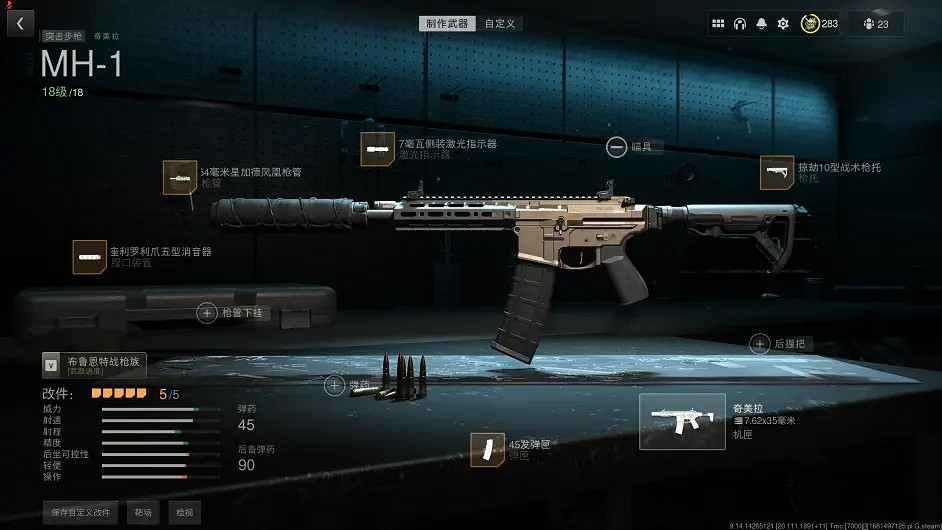Add an attachment to the 后握把 slot
The width and height of the screenshot is (942, 530).
click(759, 343)
